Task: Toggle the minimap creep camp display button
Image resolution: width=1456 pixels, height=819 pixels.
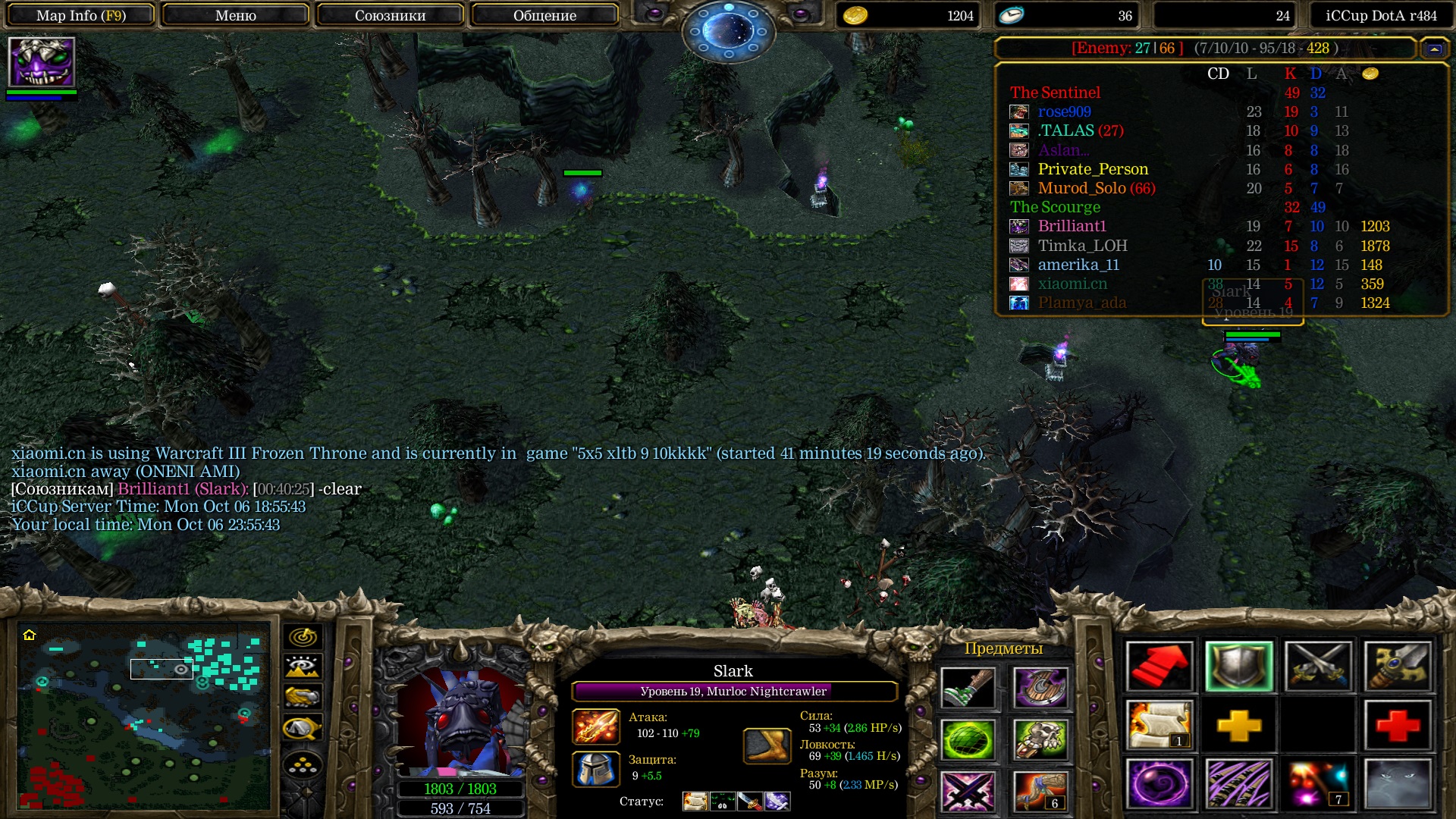Action: click(303, 728)
